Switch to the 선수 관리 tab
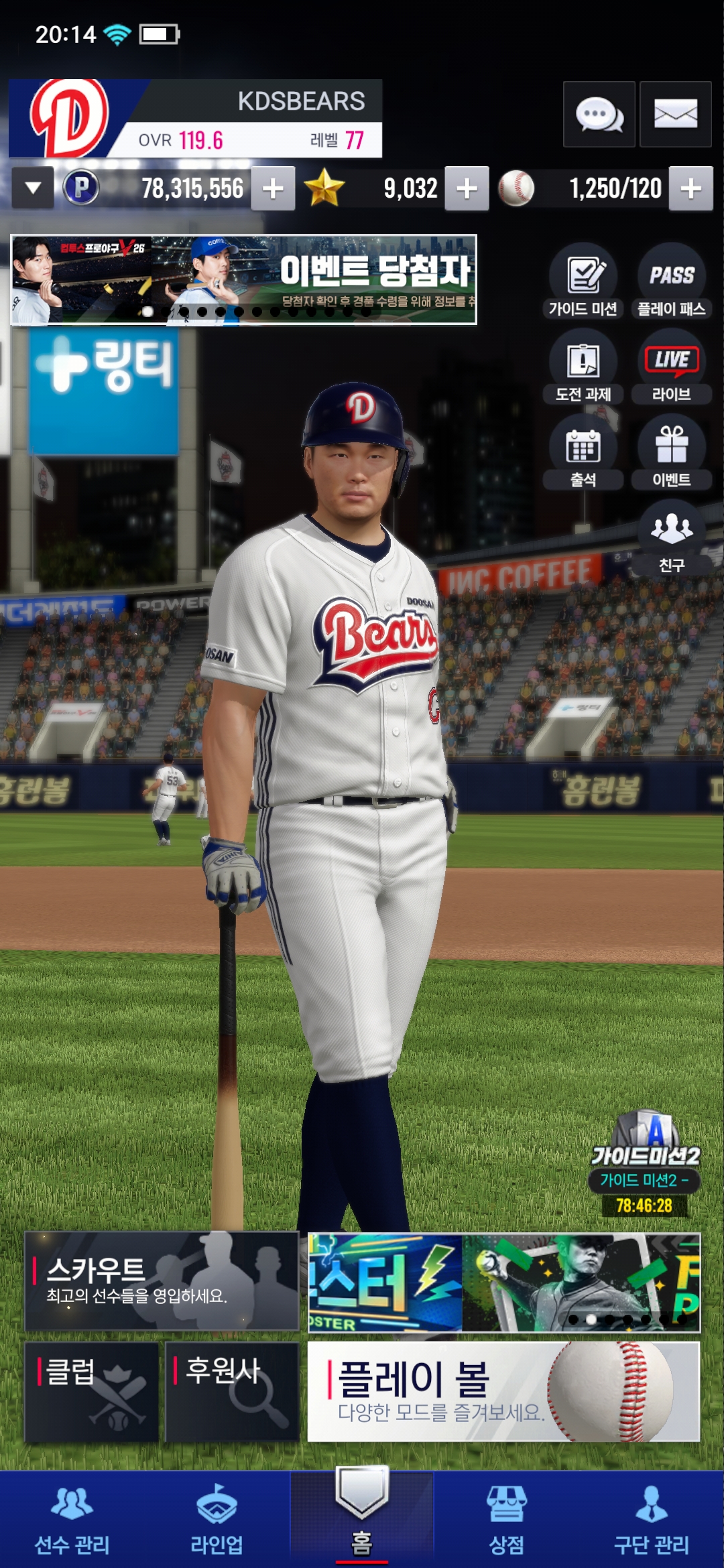 (x=72, y=1520)
